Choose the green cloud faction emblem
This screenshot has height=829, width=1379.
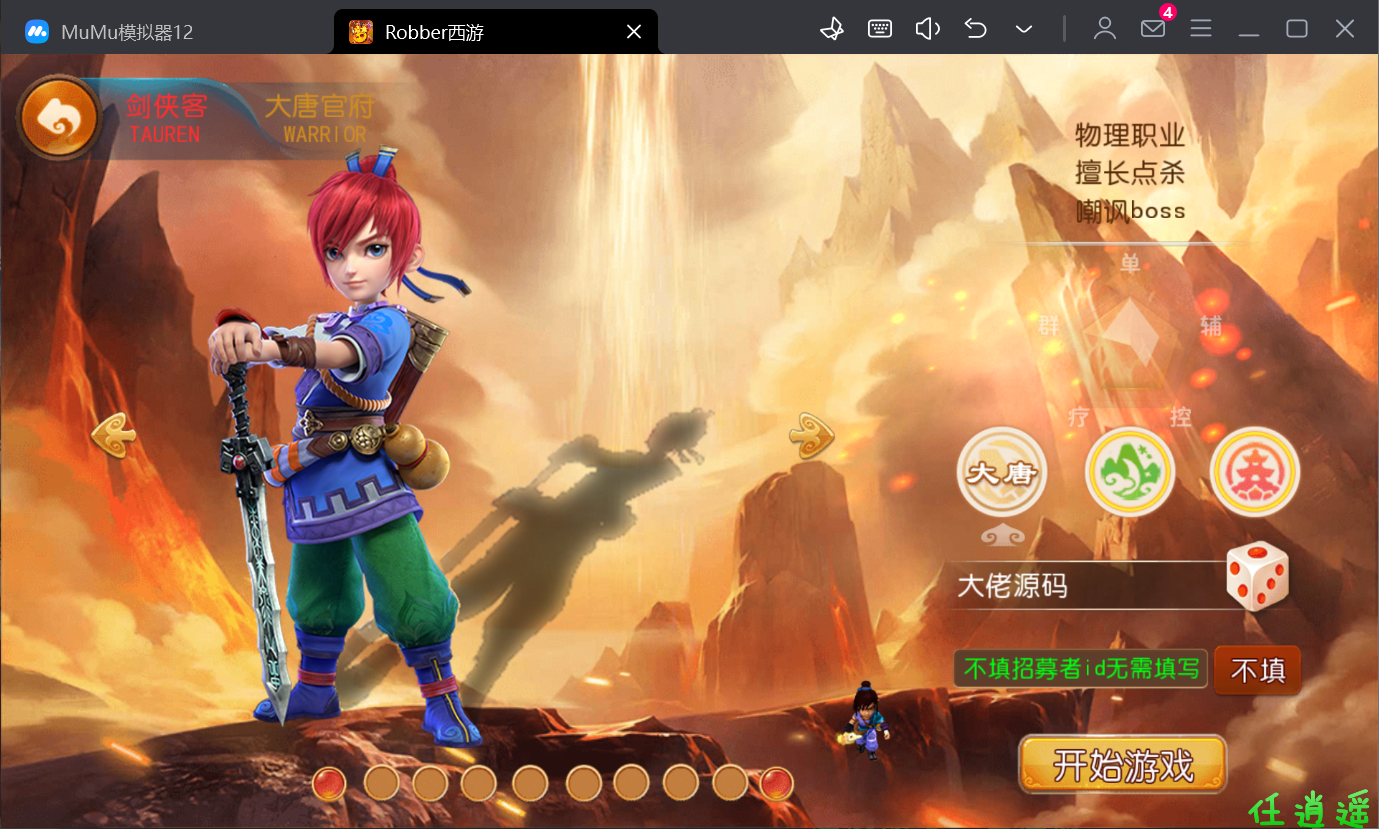[x=1129, y=472]
